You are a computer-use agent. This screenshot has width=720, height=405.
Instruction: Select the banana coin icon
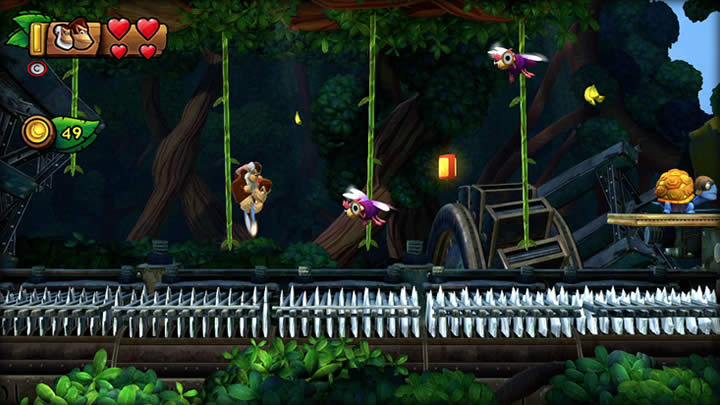point(38,130)
